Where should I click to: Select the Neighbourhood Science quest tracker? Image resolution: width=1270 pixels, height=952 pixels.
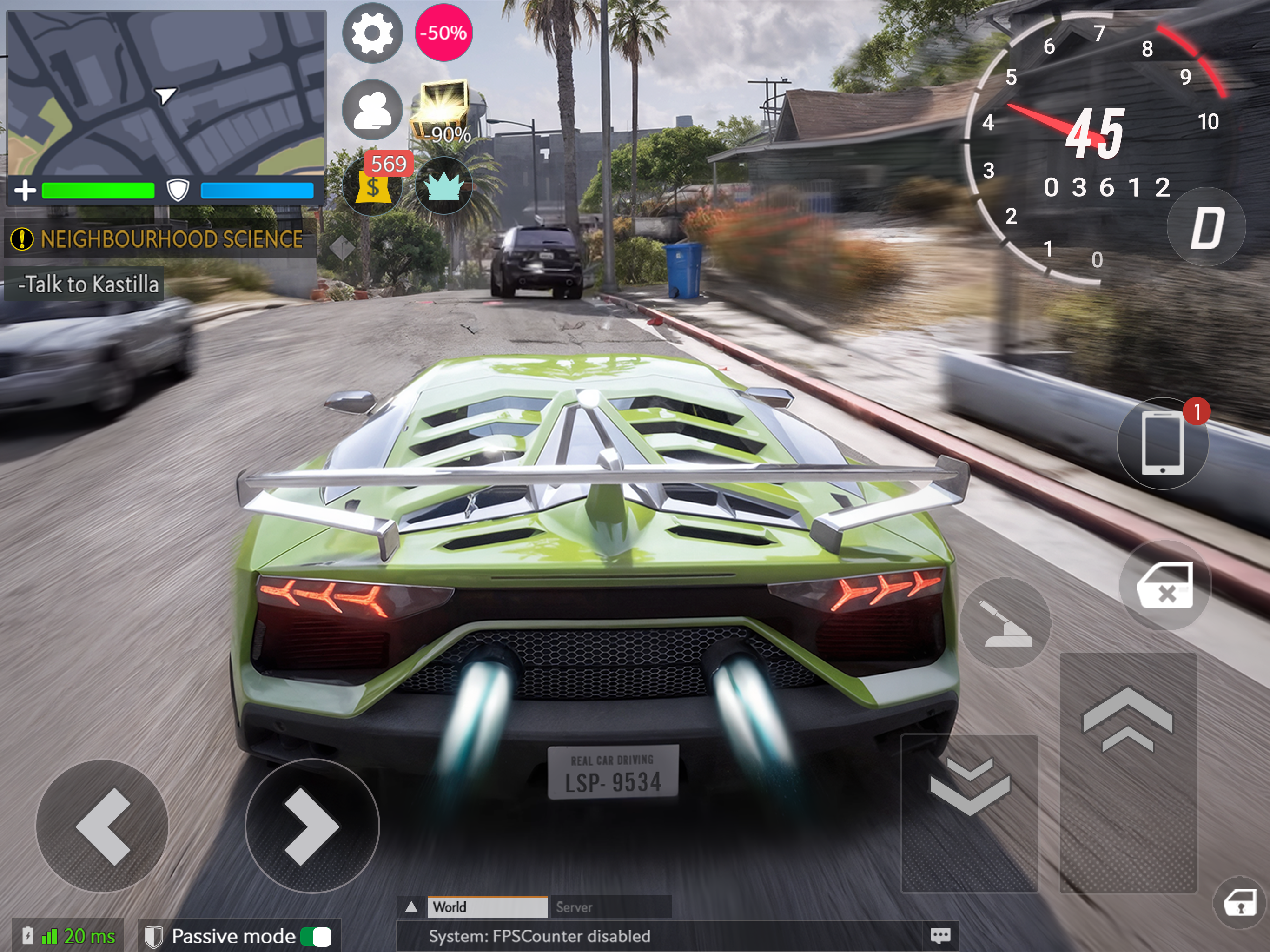[161, 239]
